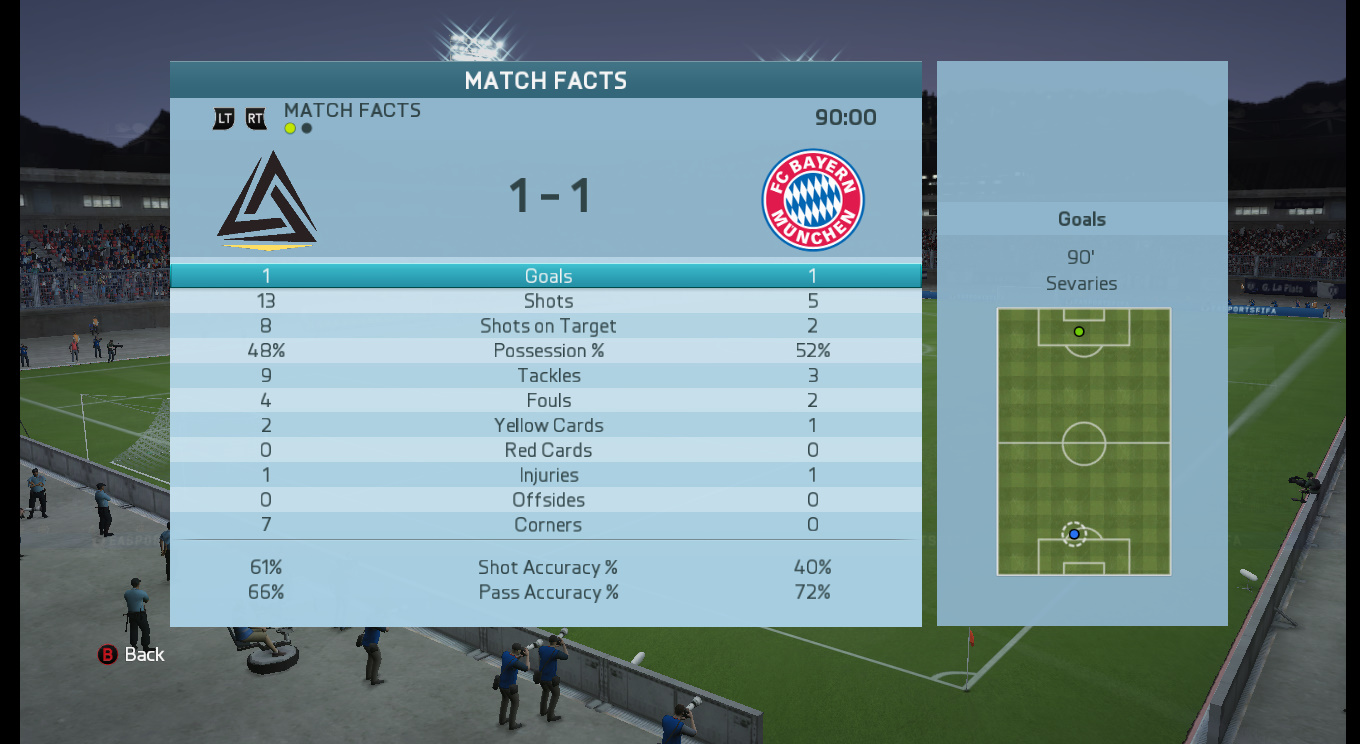Select the Yellow Cards row
The image size is (1360, 744).
point(547,426)
